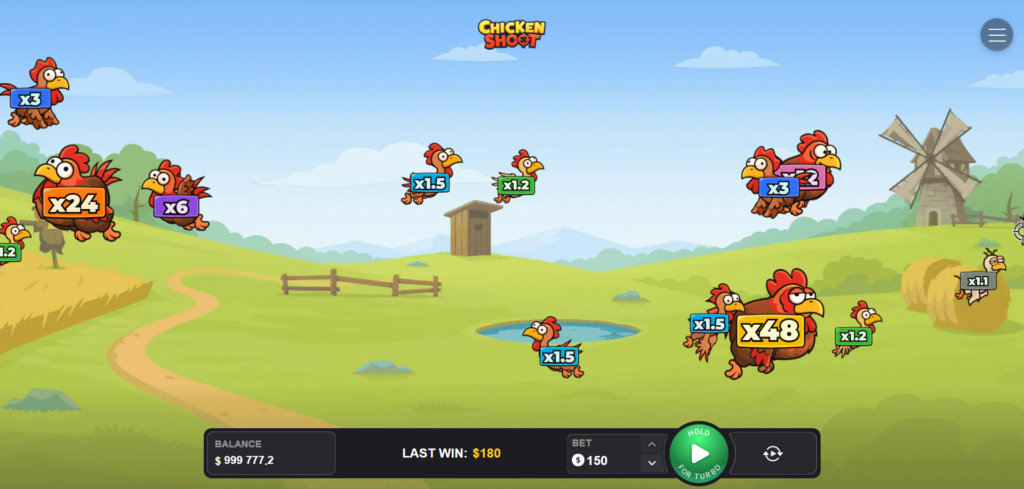Viewport: 1024px width, 489px height.
Task: Decrease the bet amount with down arrow
Action: [652, 462]
